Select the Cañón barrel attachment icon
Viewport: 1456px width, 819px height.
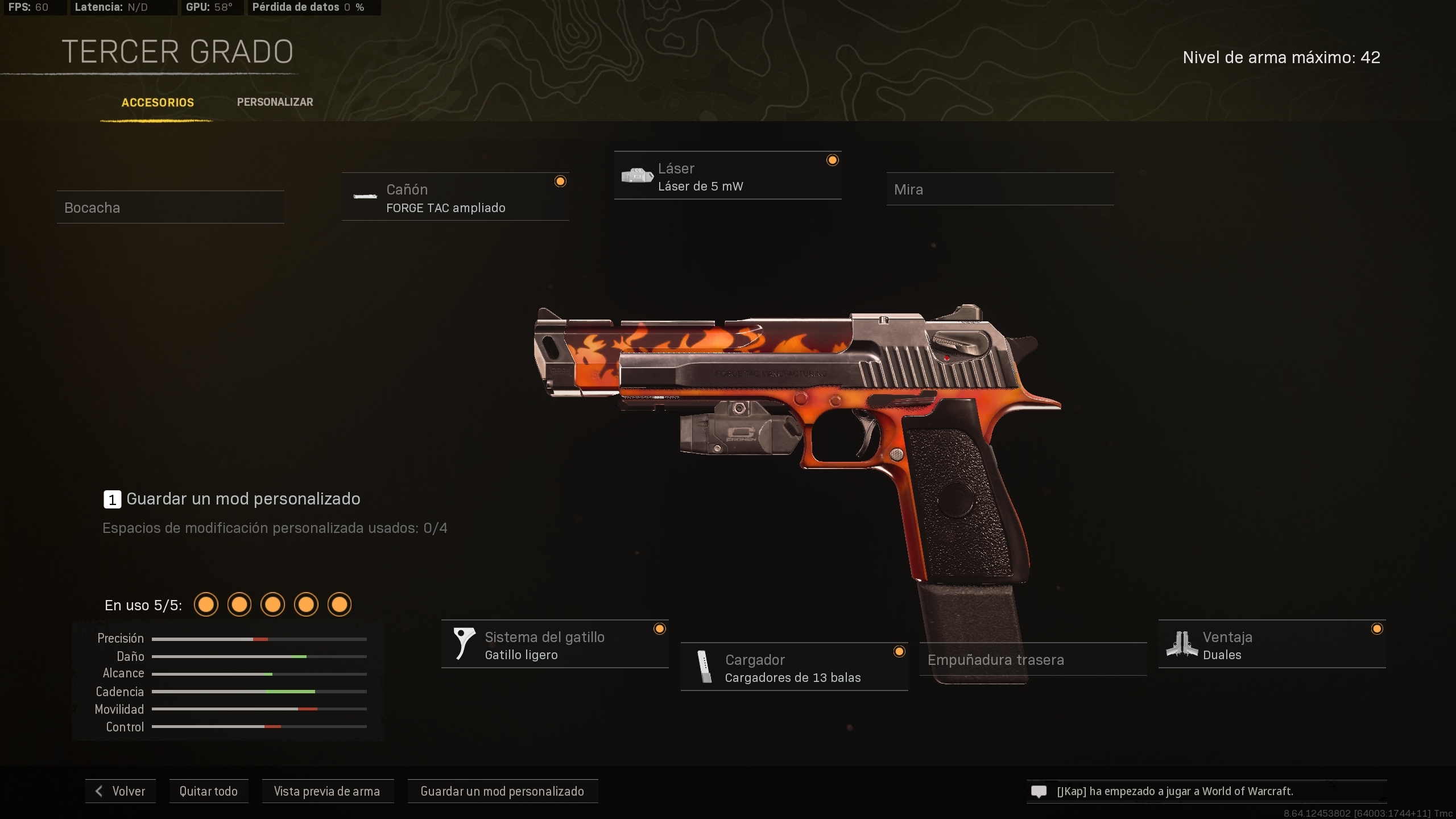point(365,198)
